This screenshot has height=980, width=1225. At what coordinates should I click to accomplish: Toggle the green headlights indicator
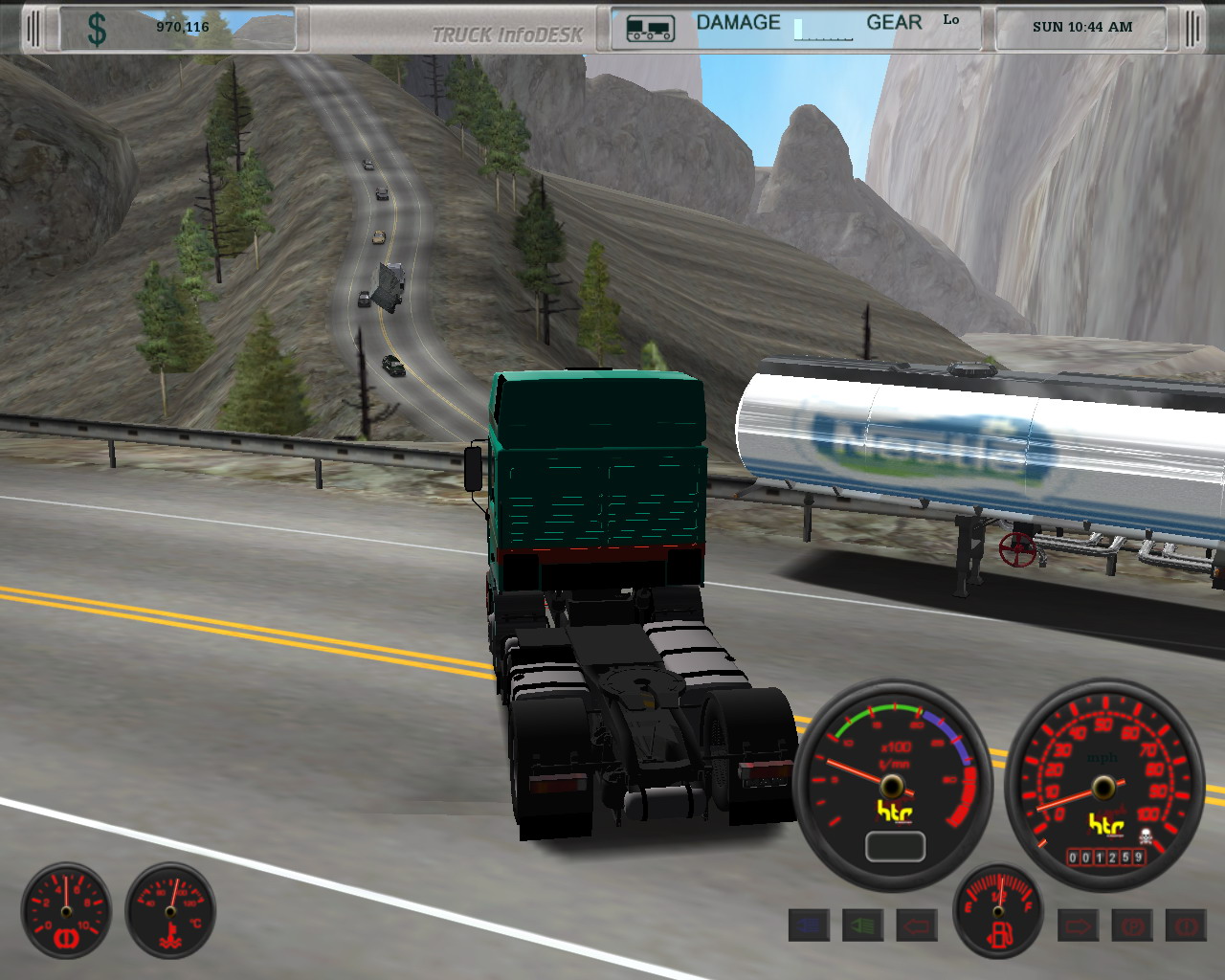pyautogui.click(x=862, y=925)
